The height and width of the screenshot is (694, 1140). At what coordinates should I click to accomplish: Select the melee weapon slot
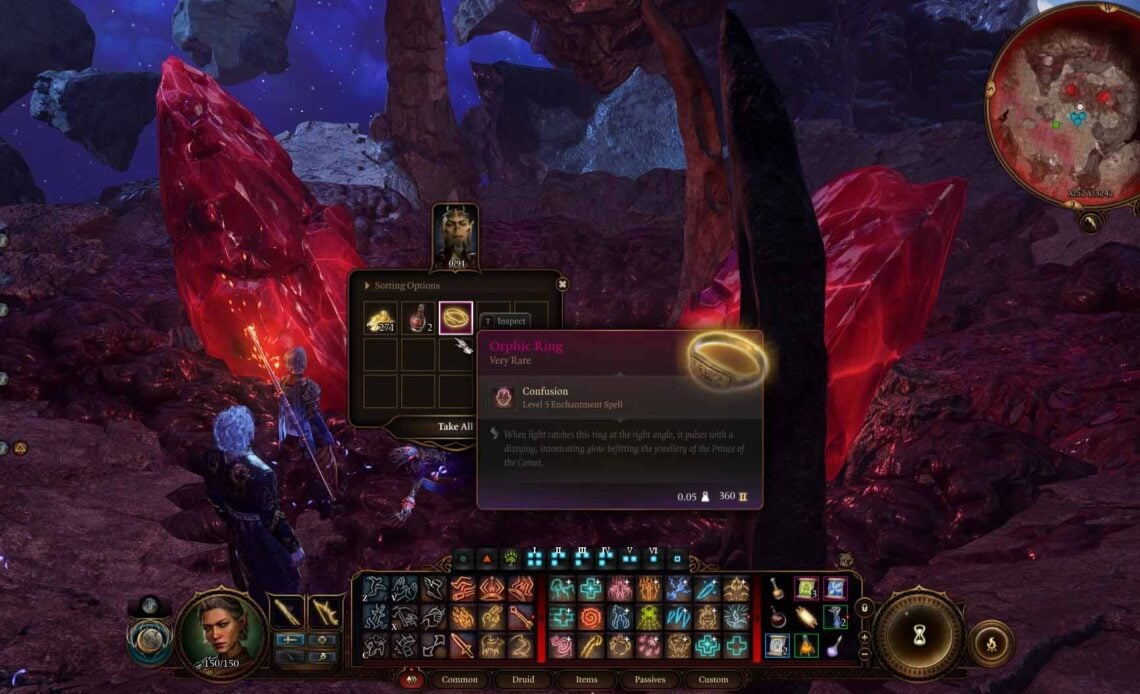[x=286, y=611]
